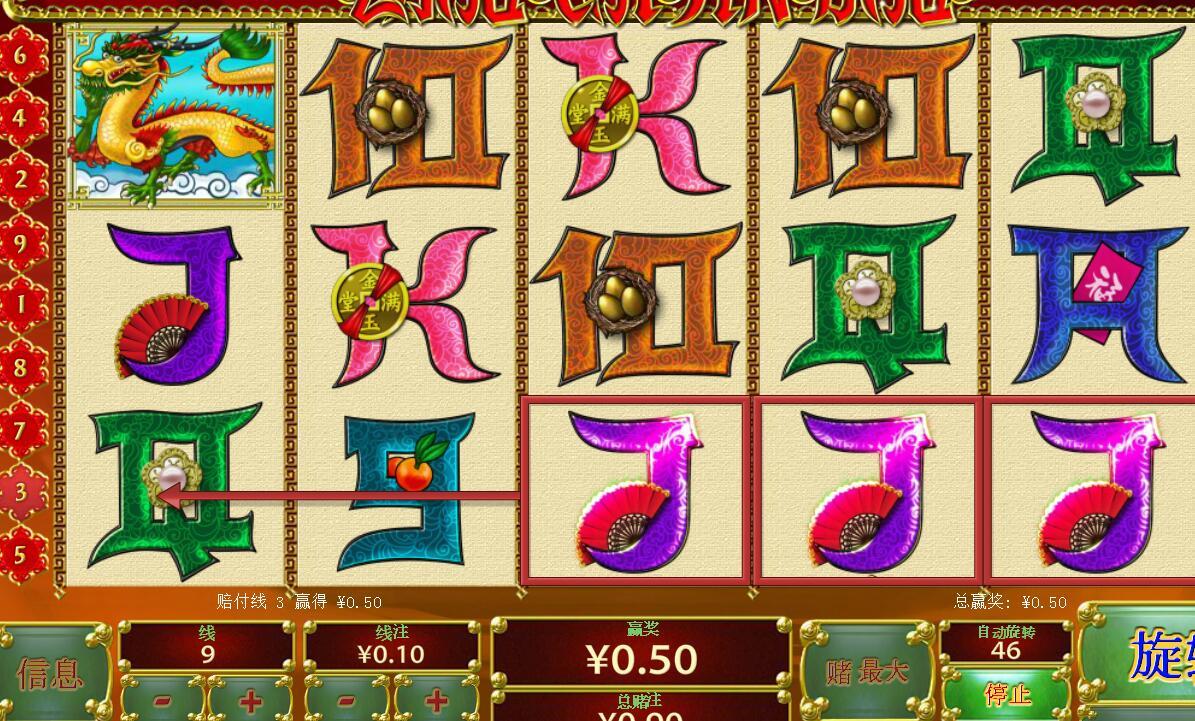This screenshot has height=721, width=1195.
Task: Activate payline 5 marker
Action: click(x=21, y=554)
